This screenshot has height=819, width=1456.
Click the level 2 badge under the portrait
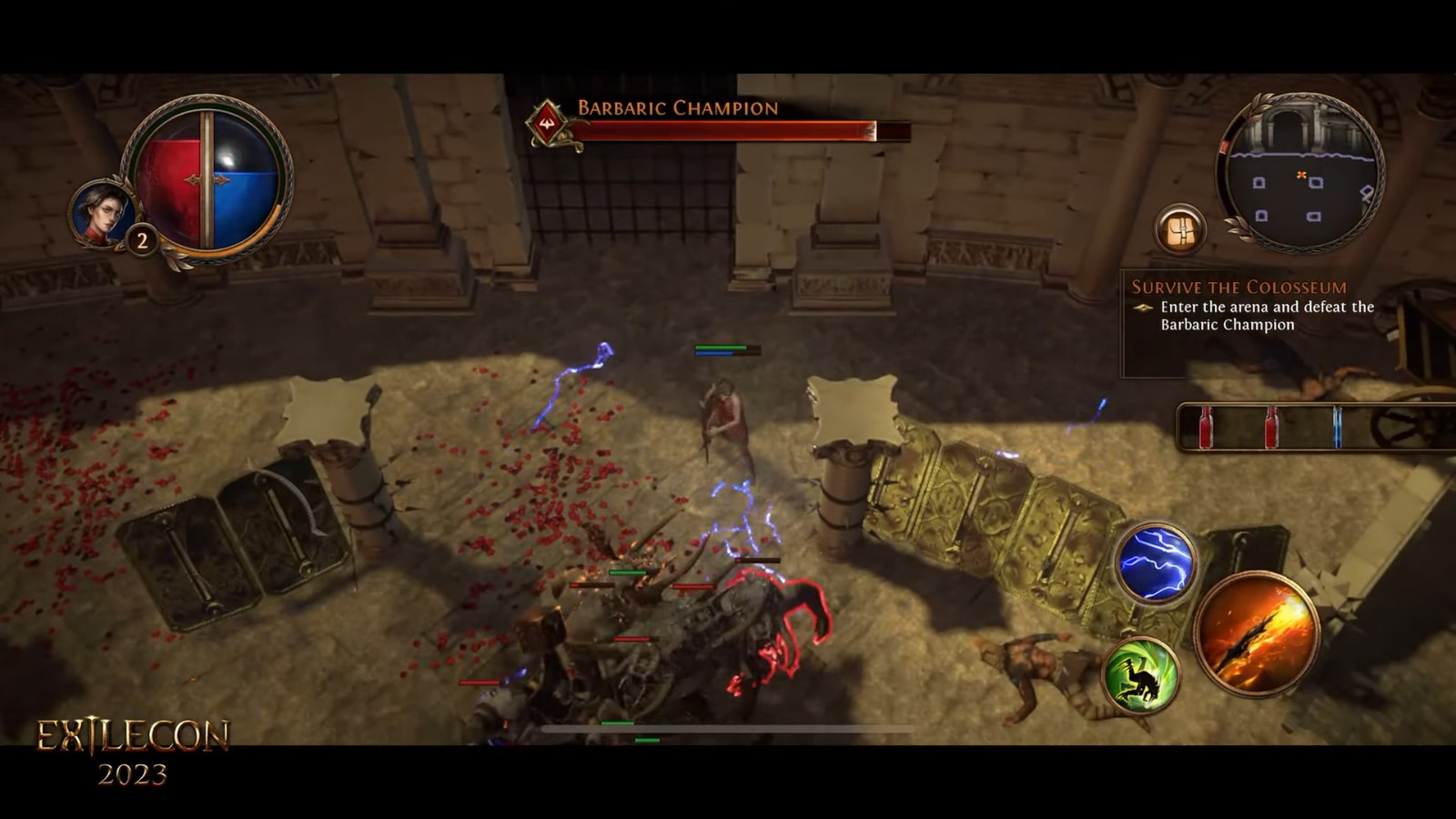click(x=142, y=239)
